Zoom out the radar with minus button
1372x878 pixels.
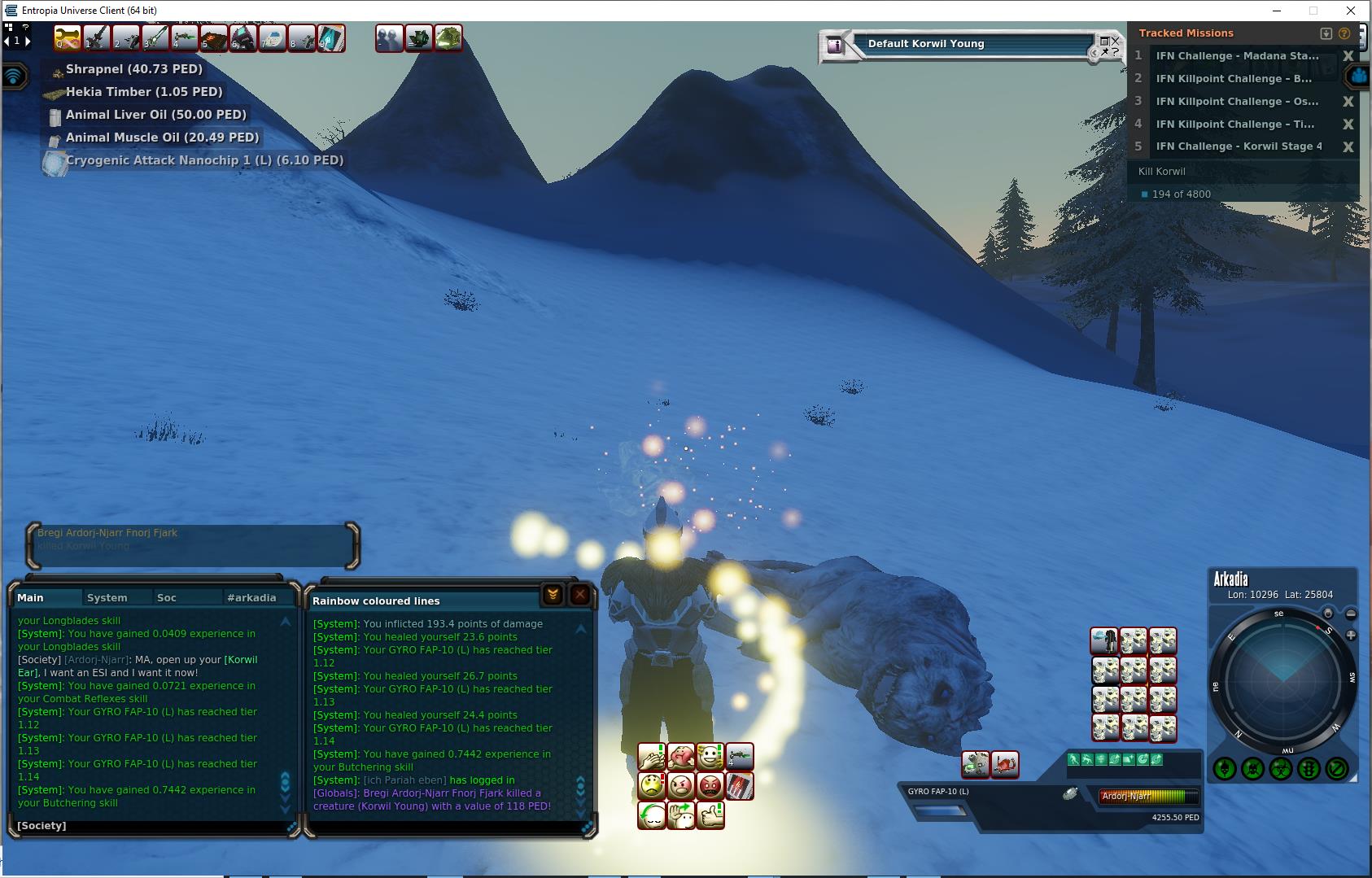click(x=1351, y=614)
